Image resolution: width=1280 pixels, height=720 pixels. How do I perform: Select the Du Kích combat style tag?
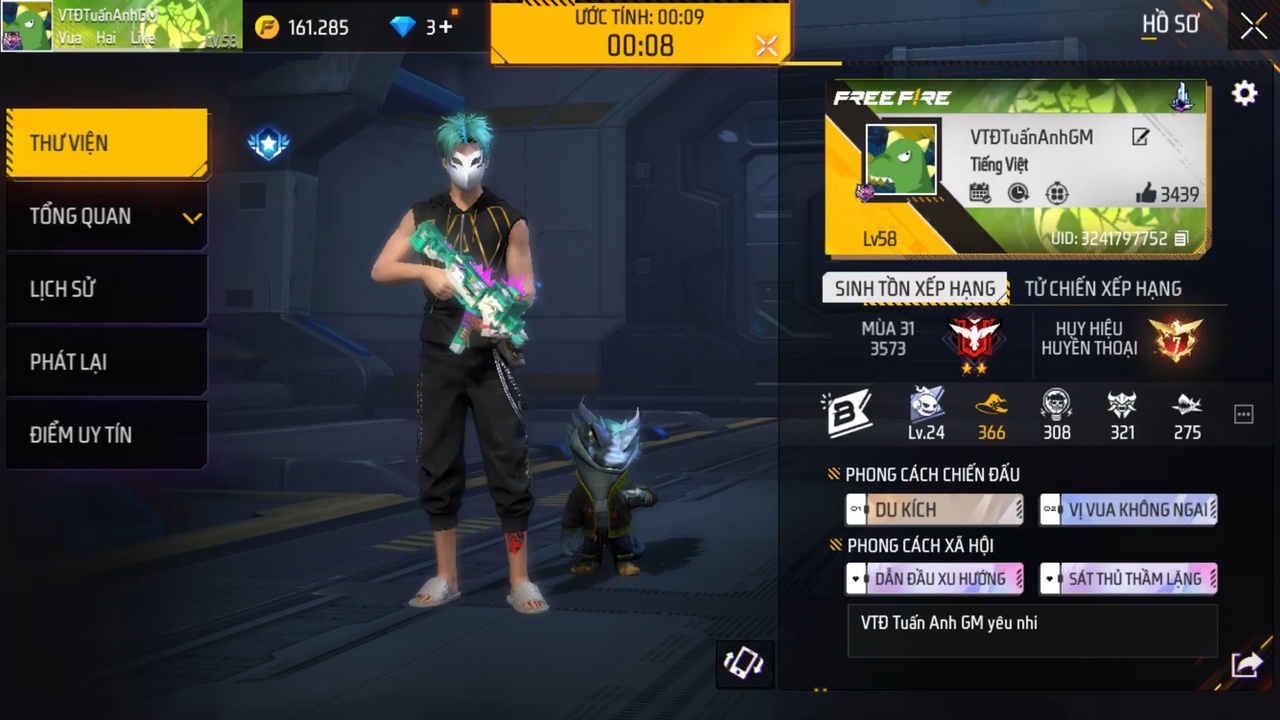coord(934,510)
